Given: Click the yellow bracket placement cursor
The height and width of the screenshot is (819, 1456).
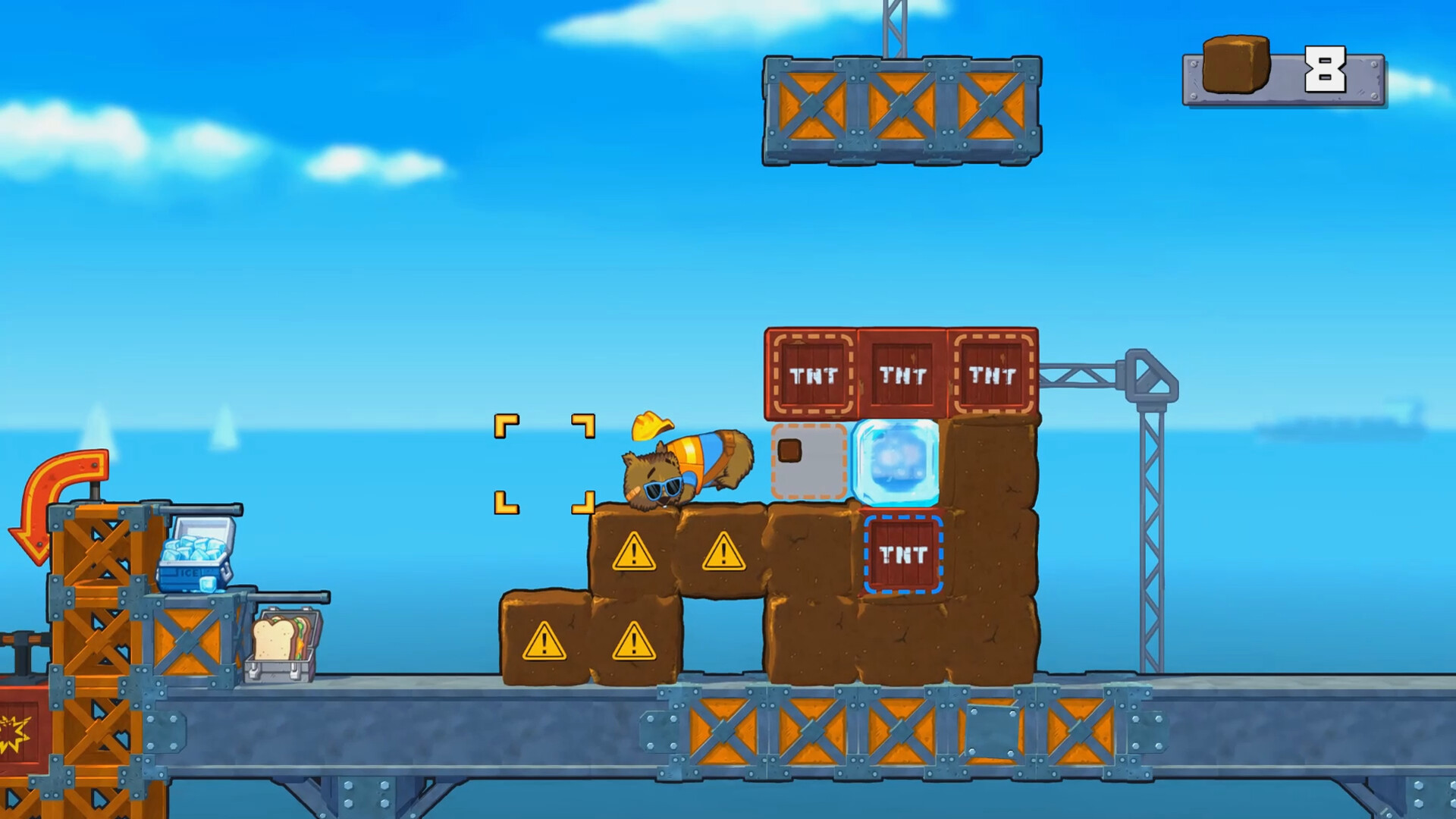Looking at the screenshot, I should [544, 464].
